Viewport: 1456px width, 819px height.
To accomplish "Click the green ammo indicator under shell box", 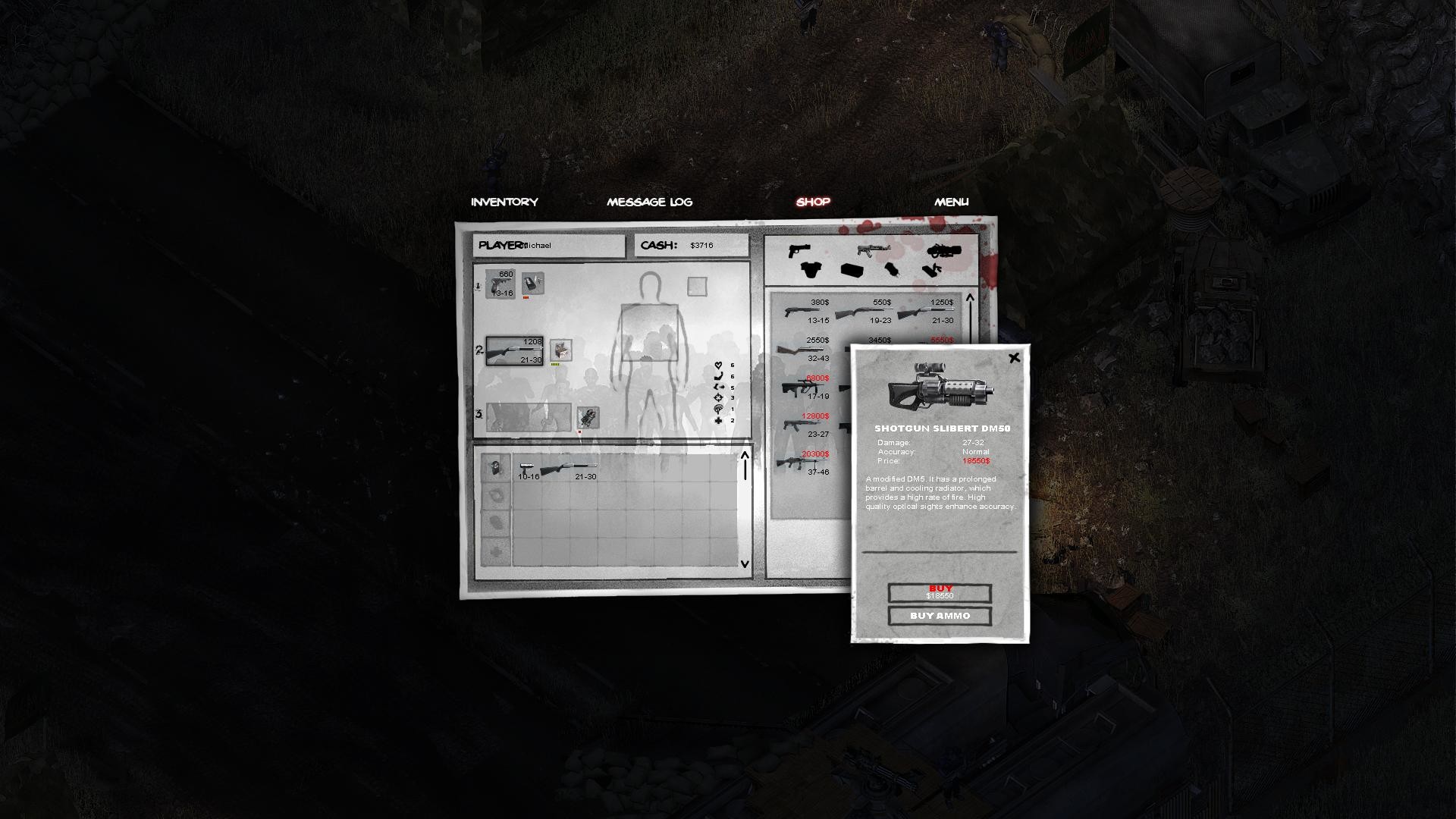I will [x=555, y=364].
